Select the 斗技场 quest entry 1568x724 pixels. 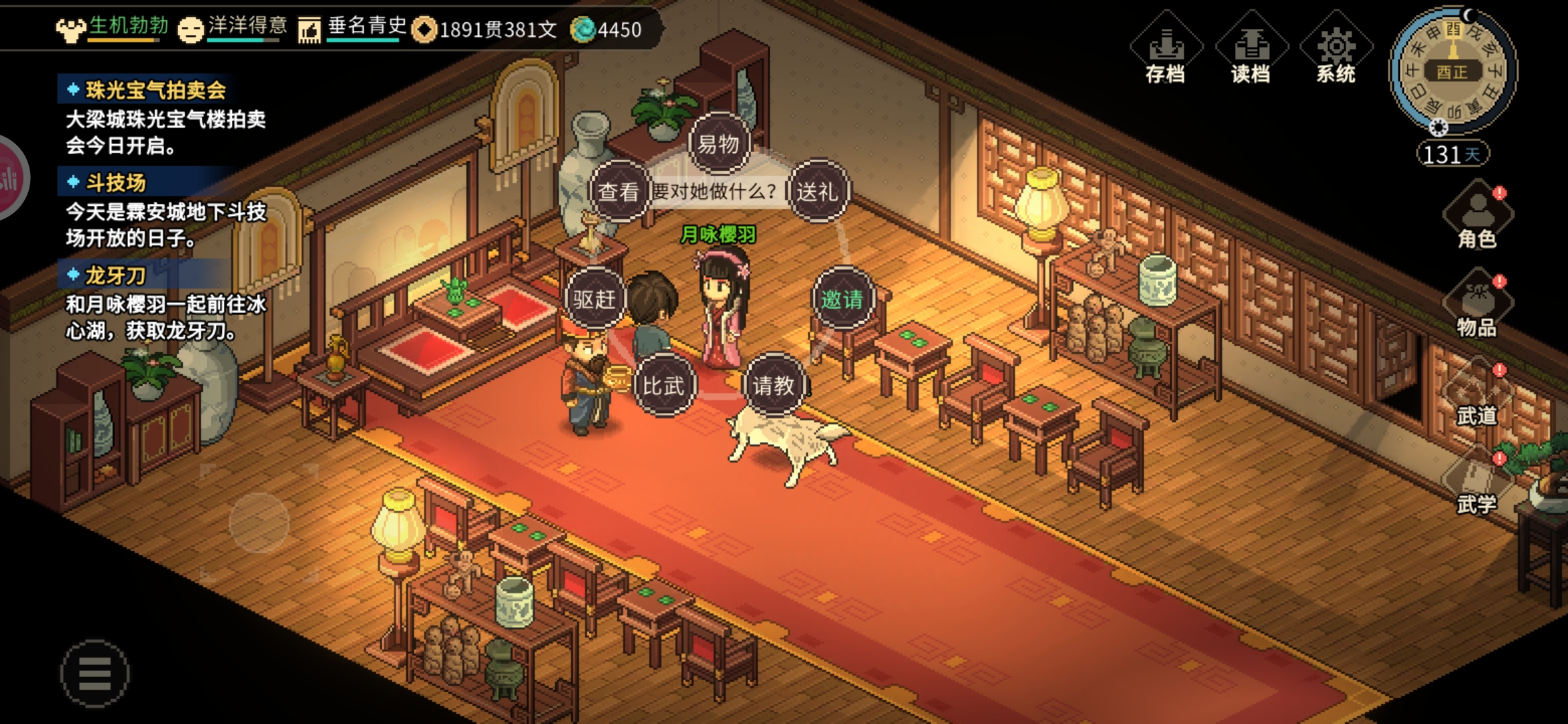(115, 182)
